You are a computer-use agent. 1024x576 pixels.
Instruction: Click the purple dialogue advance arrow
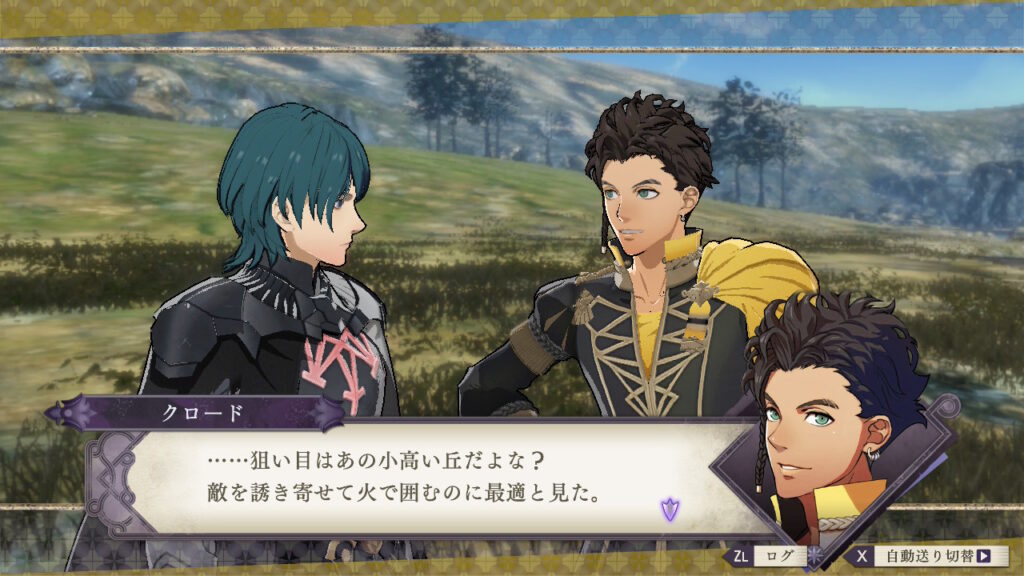[x=667, y=510]
